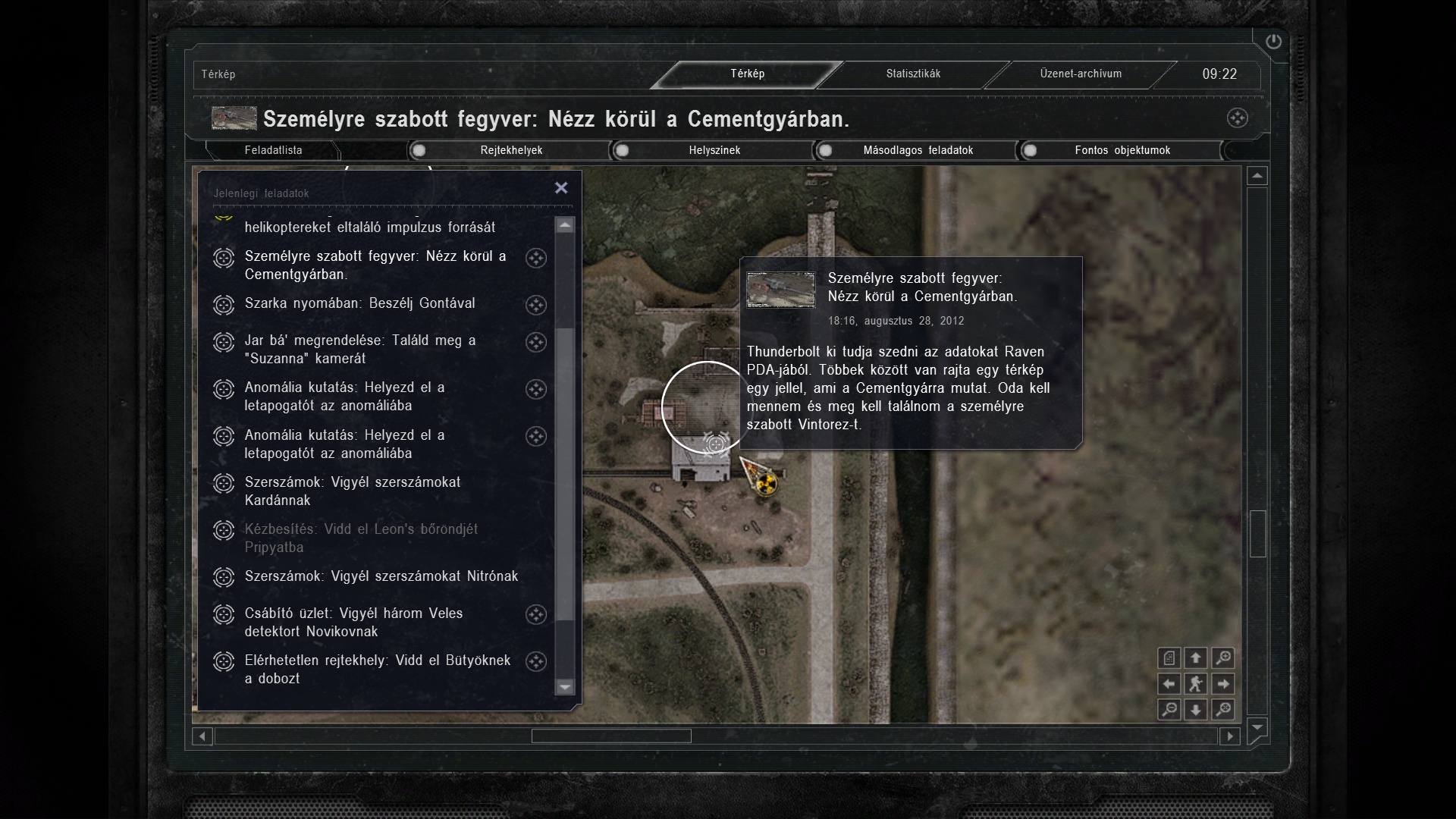
Task: Zoom in the map with plus magnifier
Action: click(x=1222, y=658)
